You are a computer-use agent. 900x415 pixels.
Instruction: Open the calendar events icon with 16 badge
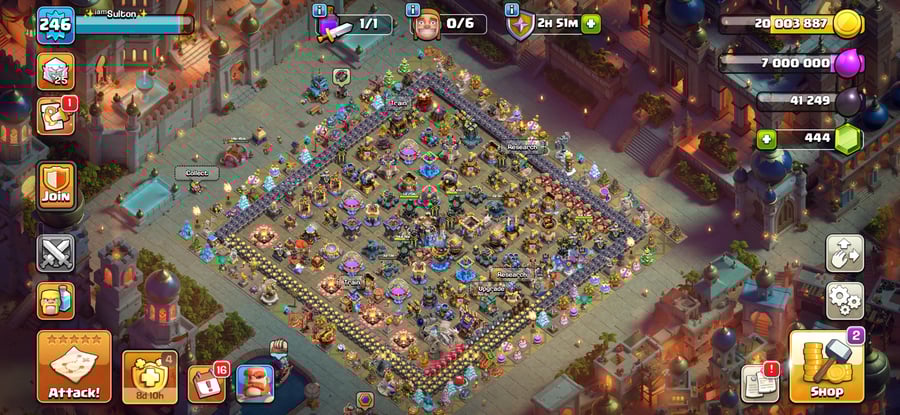pos(207,383)
